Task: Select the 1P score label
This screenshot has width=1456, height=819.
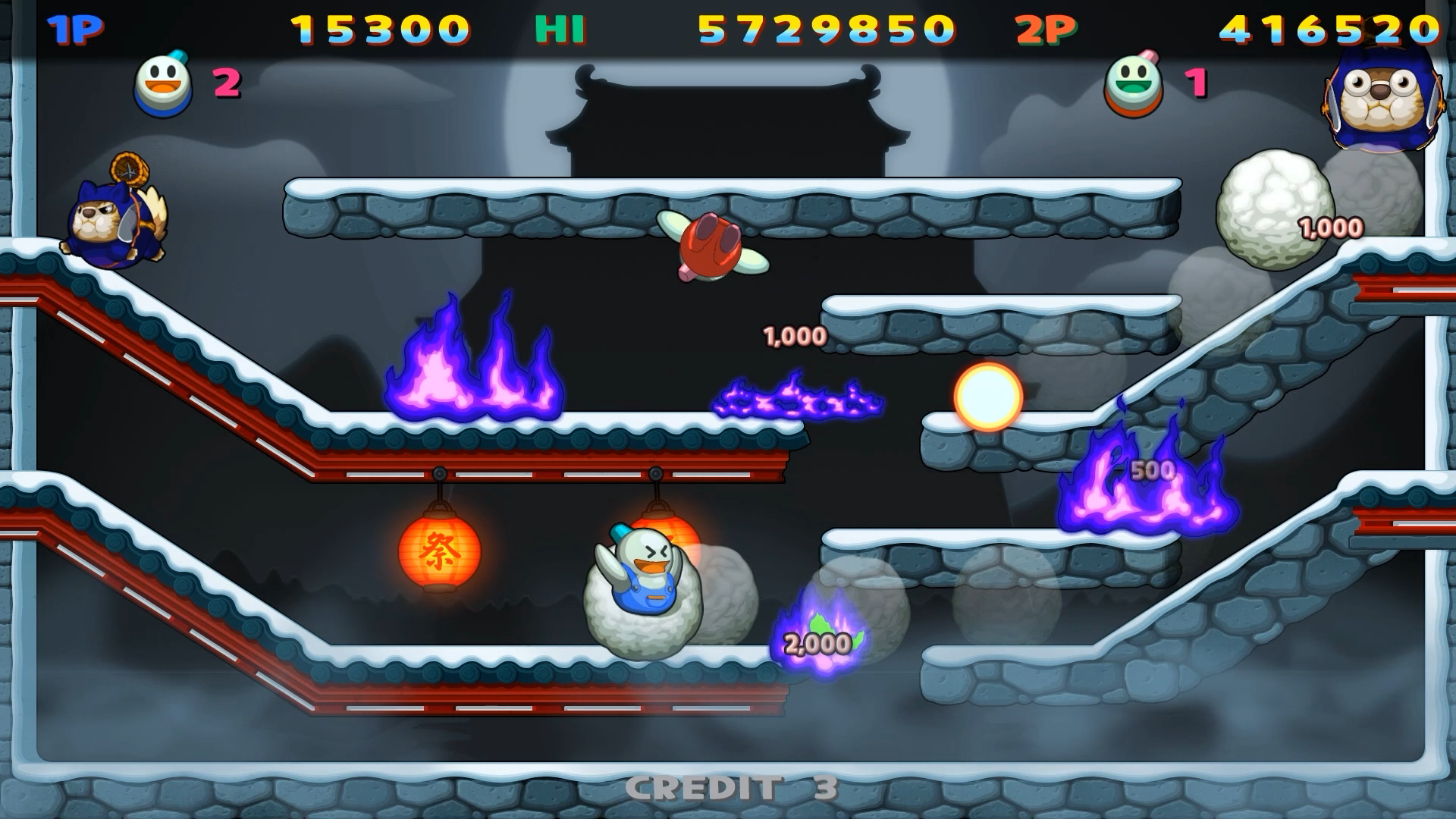Action: coord(76,29)
